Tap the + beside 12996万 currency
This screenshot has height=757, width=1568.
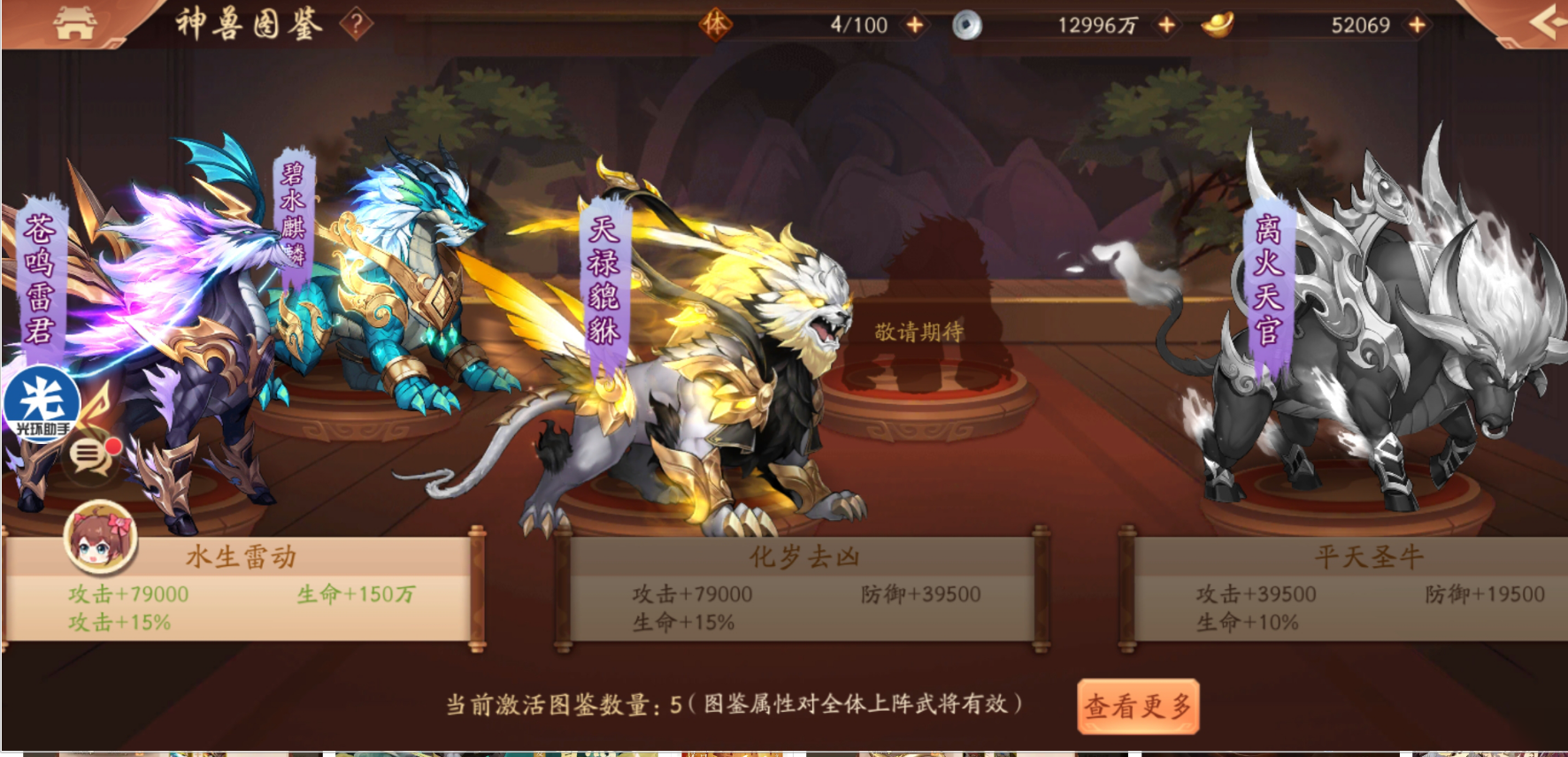[x=1164, y=25]
